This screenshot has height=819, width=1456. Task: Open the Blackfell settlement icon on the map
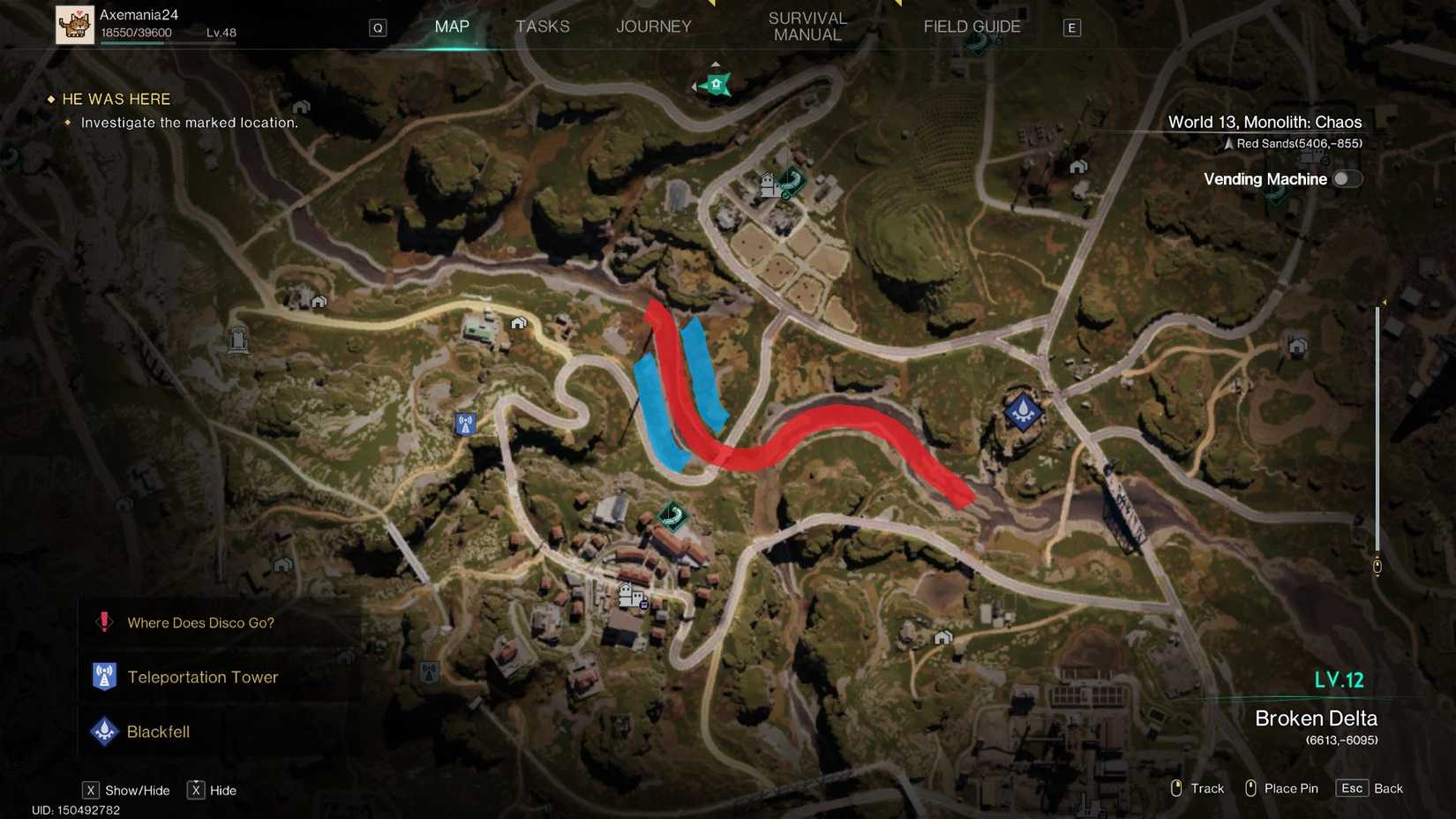click(1021, 411)
